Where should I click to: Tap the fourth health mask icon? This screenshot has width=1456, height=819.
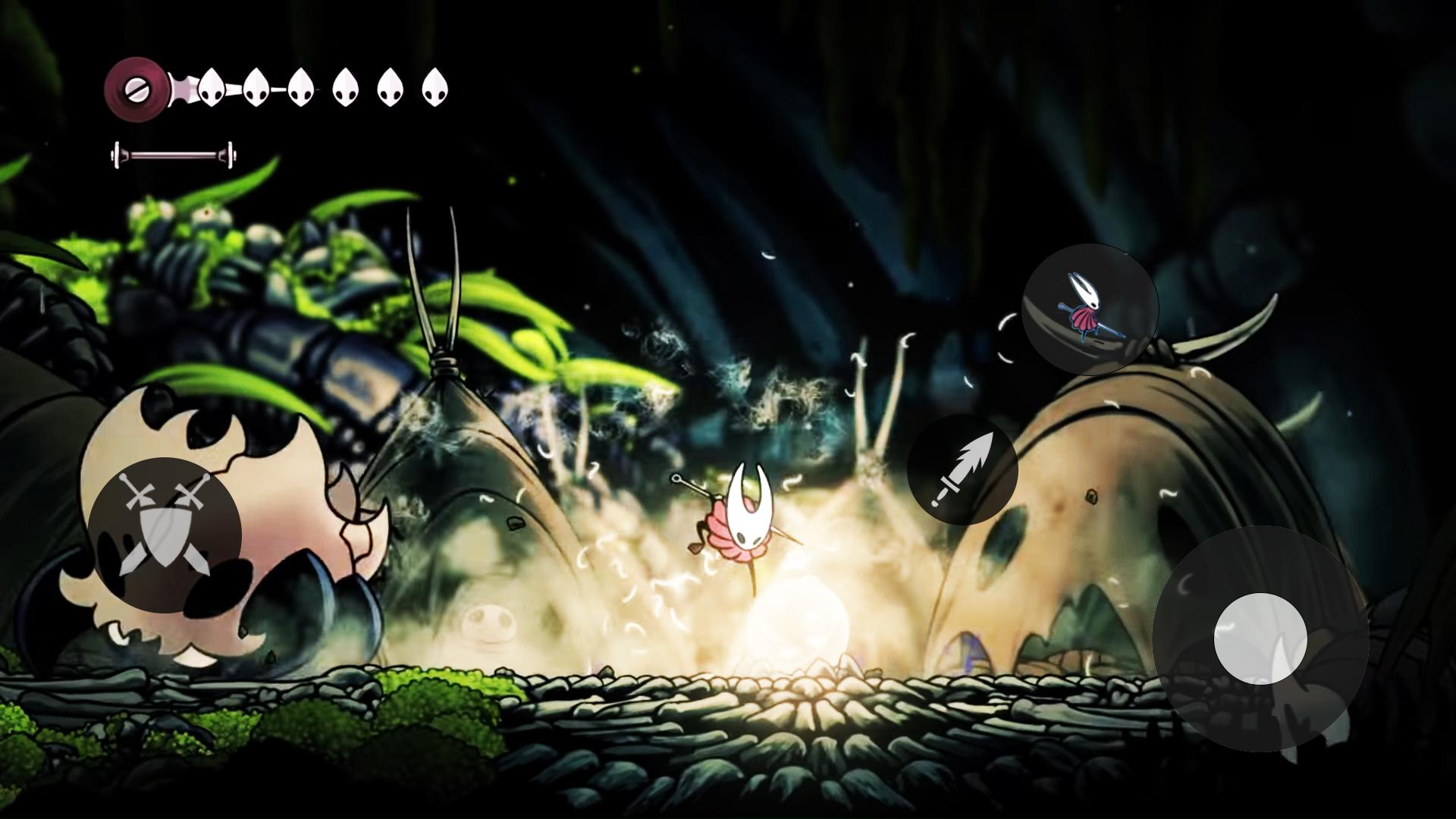coord(347,89)
